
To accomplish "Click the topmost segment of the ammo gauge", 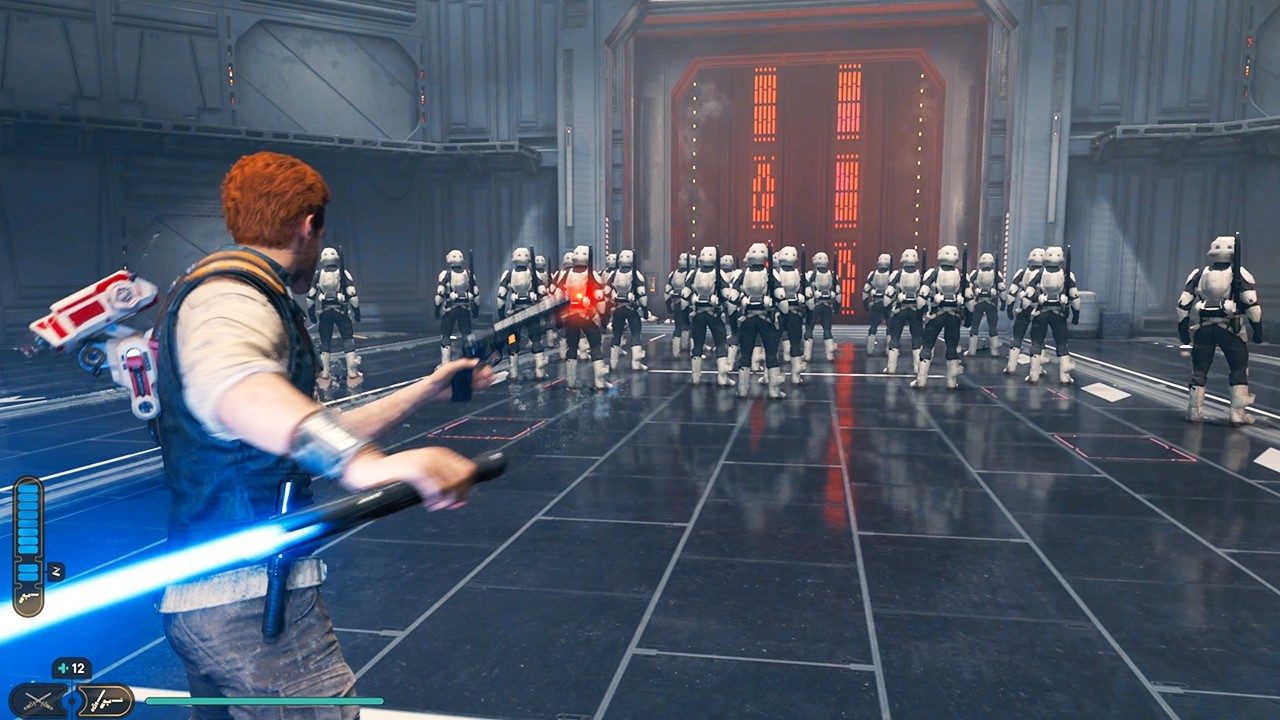I will point(29,490).
